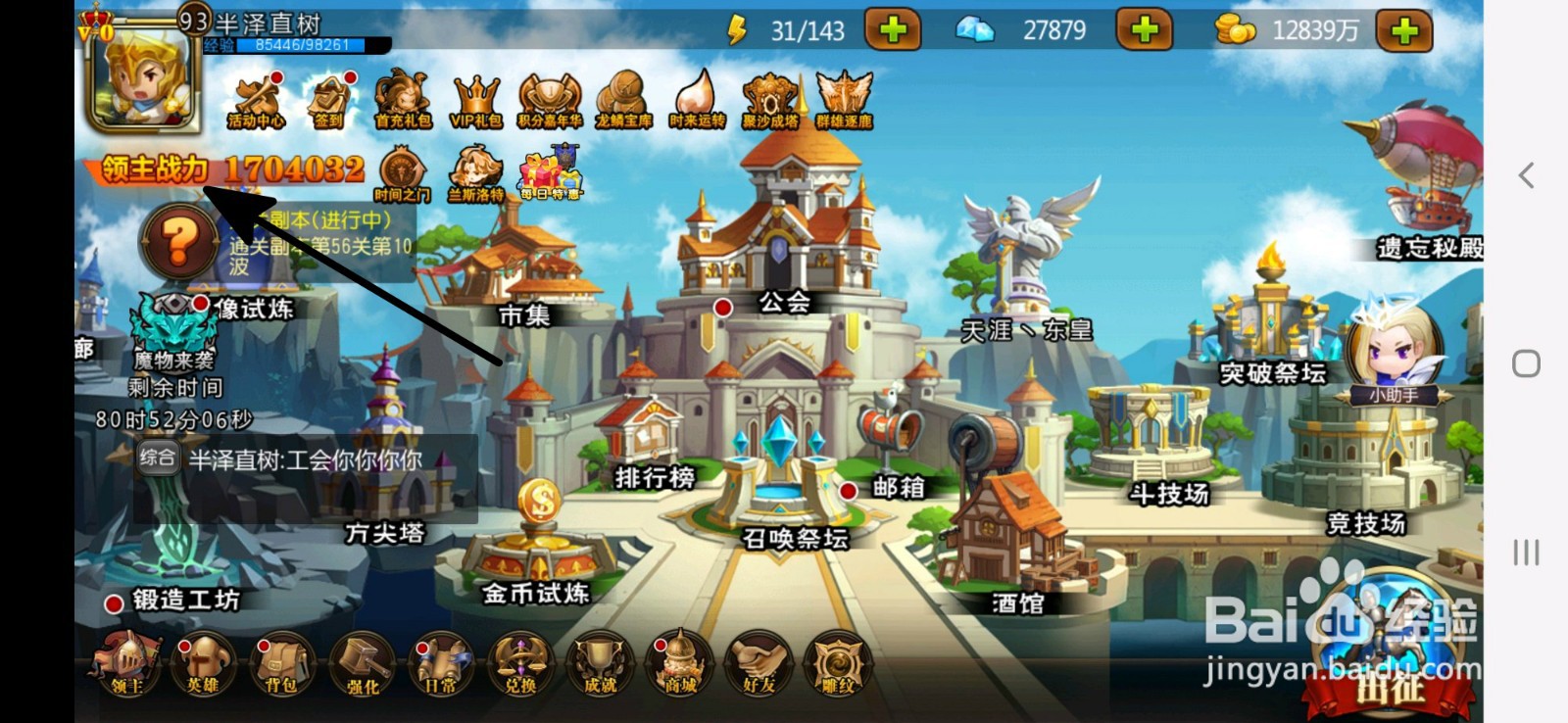The height and width of the screenshot is (723, 1568).
Task: Open the 群雄逐鹿 event
Action: pyautogui.click(x=845, y=98)
